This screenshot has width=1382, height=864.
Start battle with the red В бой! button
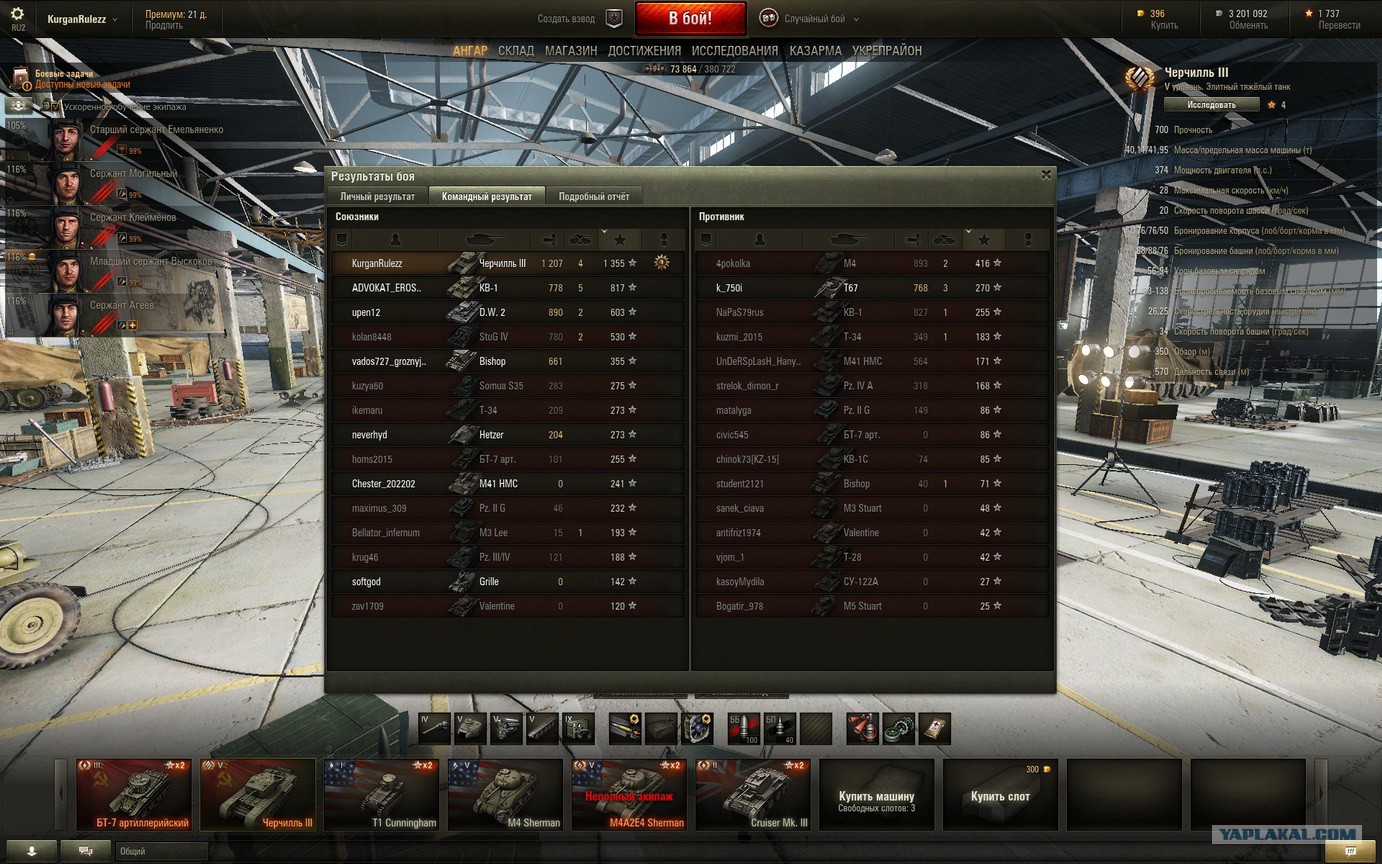pyautogui.click(x=690, y=19)
